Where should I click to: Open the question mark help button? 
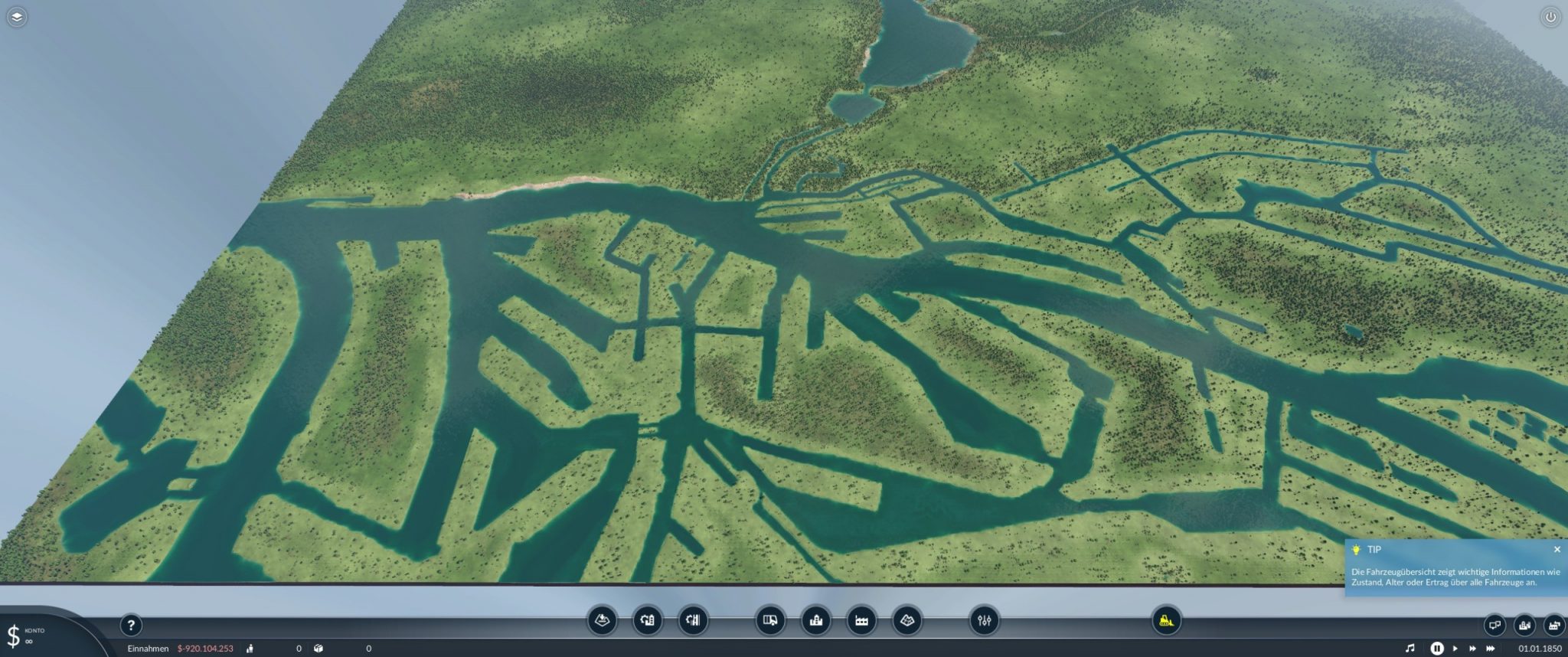point(131,626)
